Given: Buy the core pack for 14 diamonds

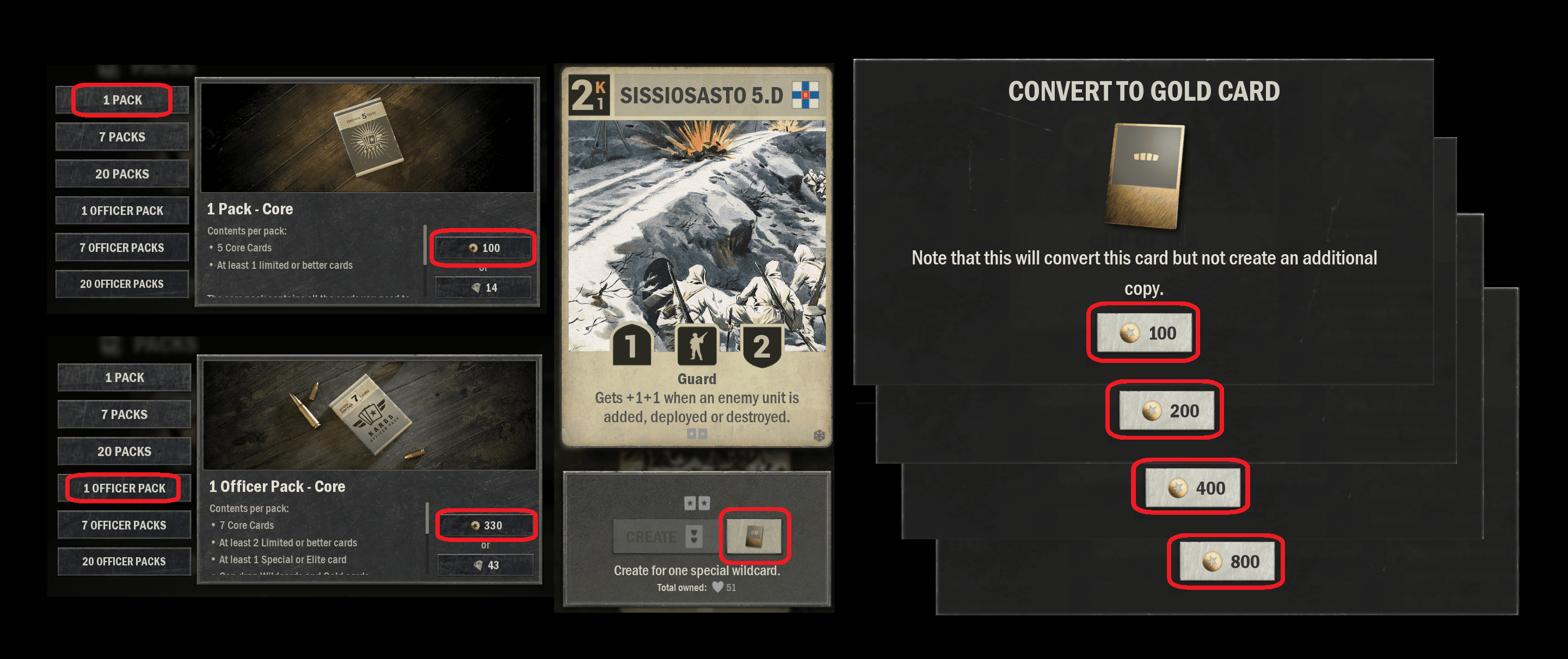Looking at the screenshot, I should [483, 287].
